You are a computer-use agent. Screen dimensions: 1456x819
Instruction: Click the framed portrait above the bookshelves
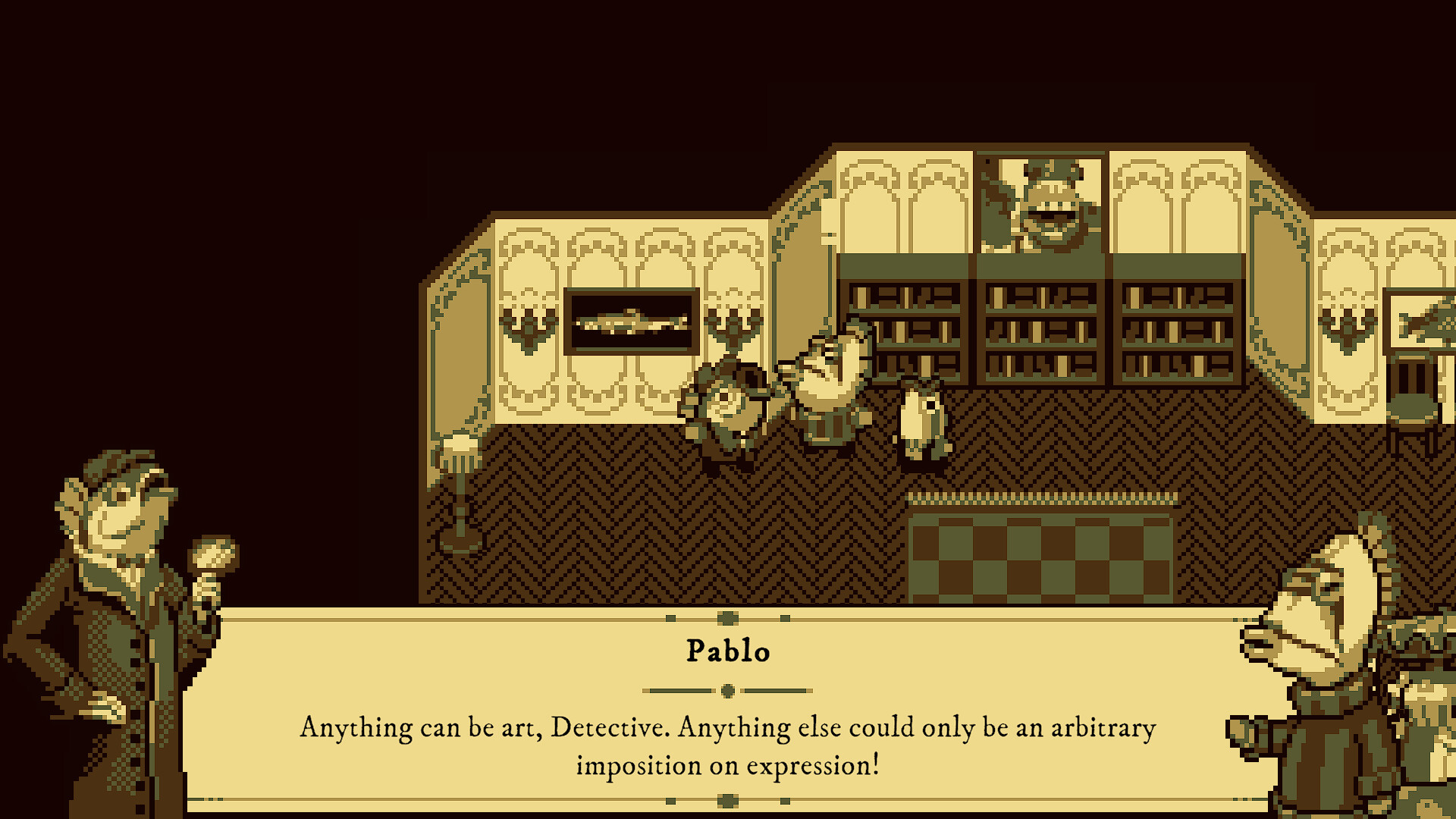1043,201
